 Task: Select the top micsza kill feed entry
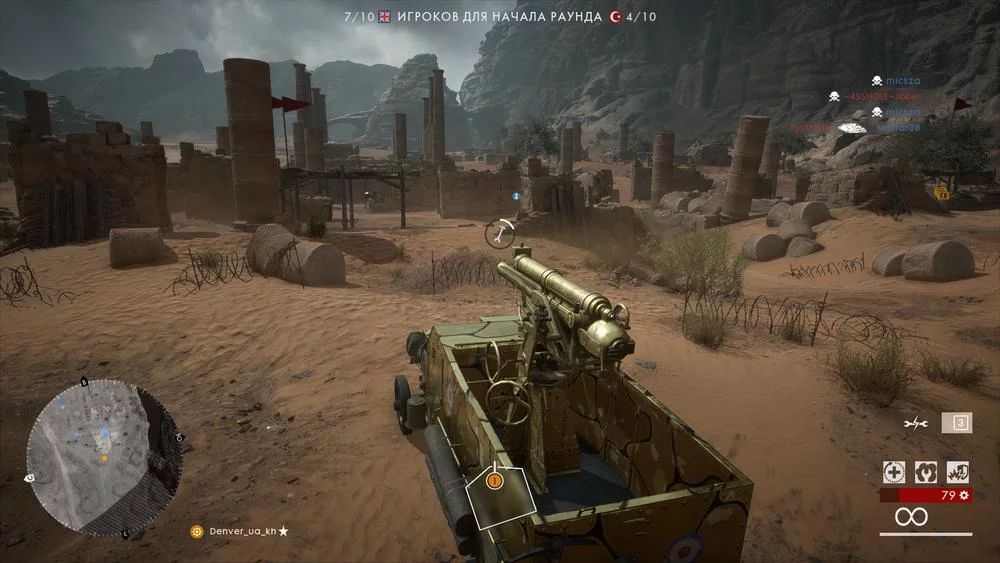[894, 80]
